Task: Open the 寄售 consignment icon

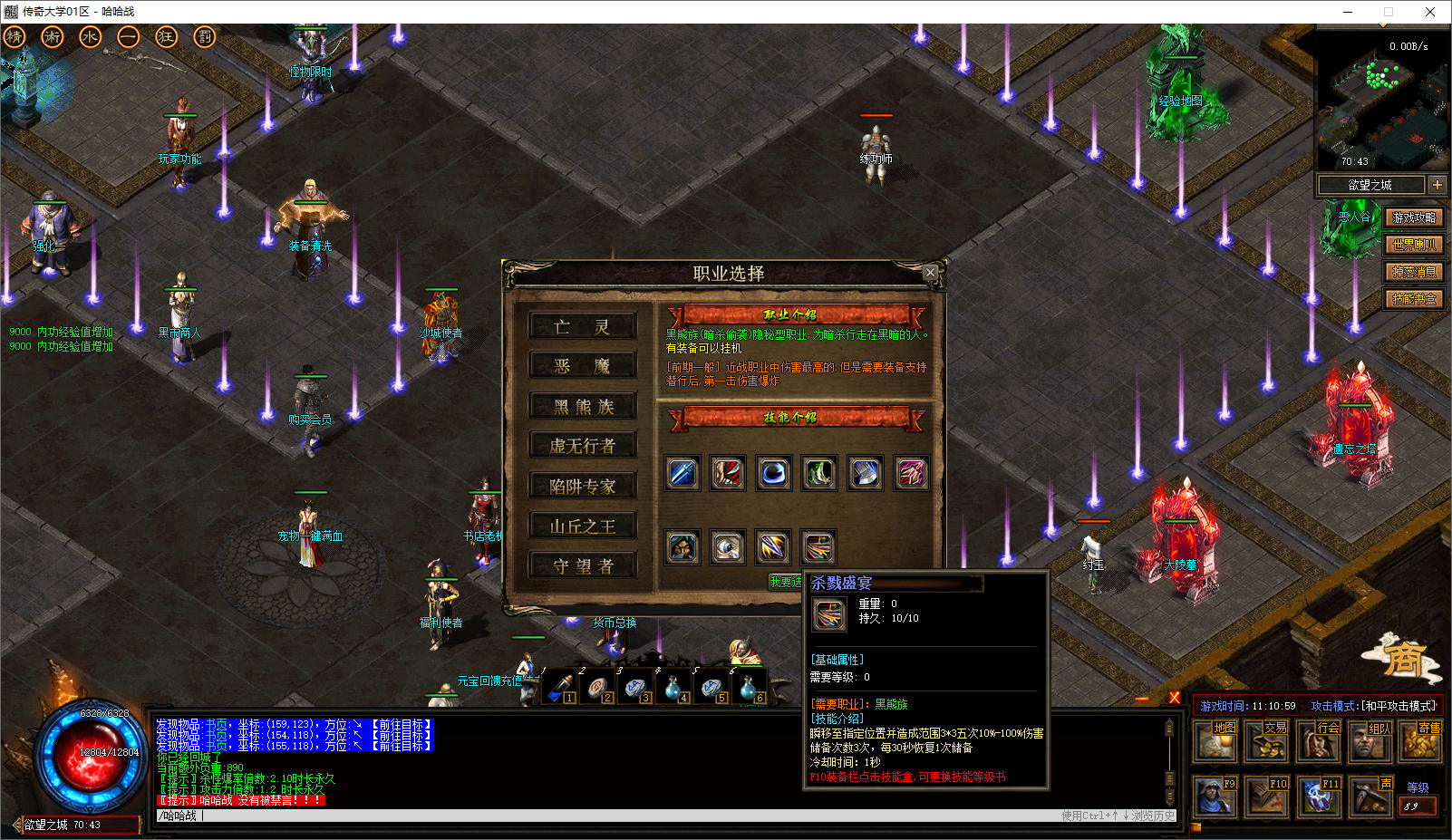Action: coord(1420,741)
